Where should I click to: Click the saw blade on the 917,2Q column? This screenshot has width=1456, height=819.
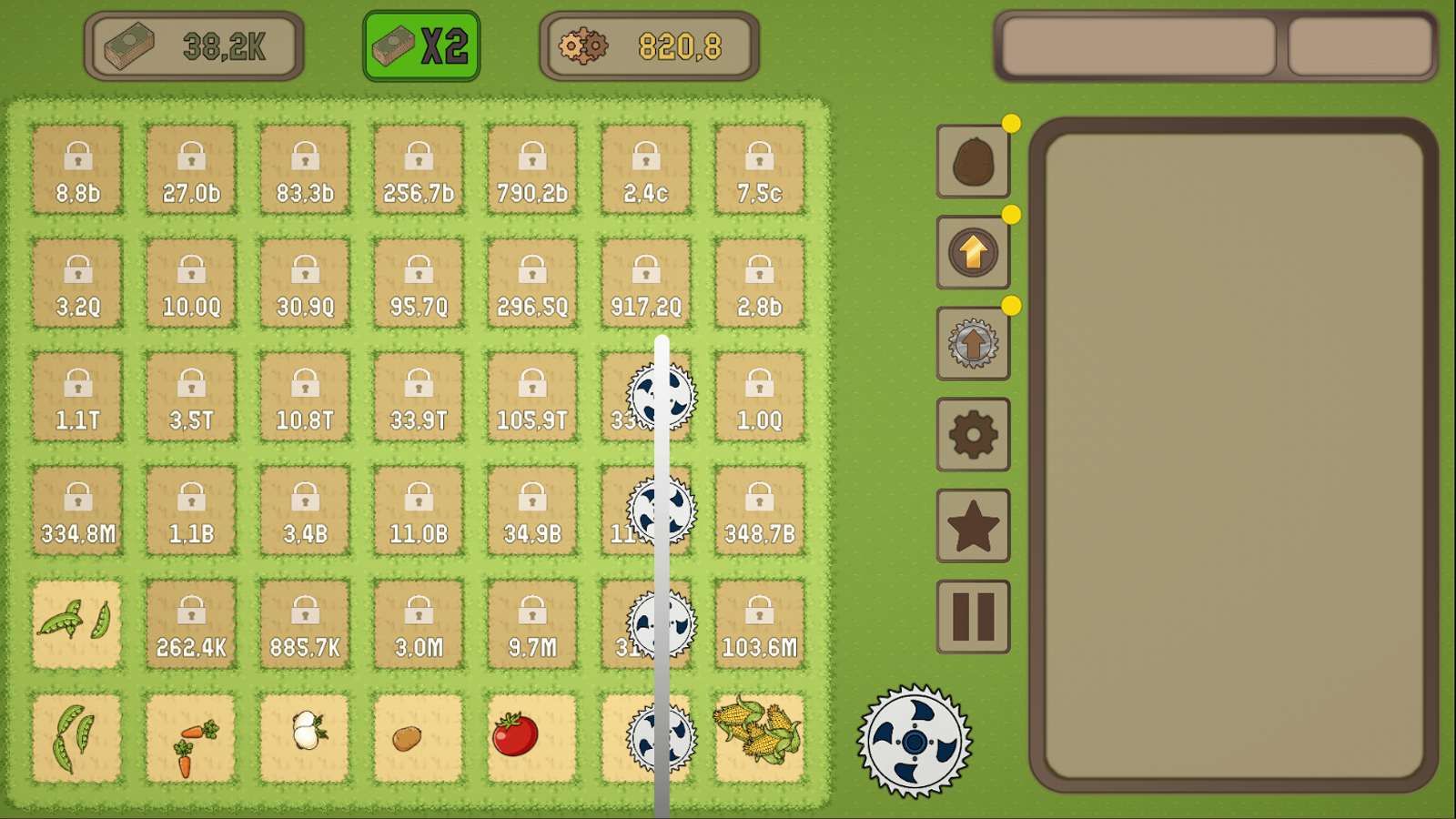662,398
